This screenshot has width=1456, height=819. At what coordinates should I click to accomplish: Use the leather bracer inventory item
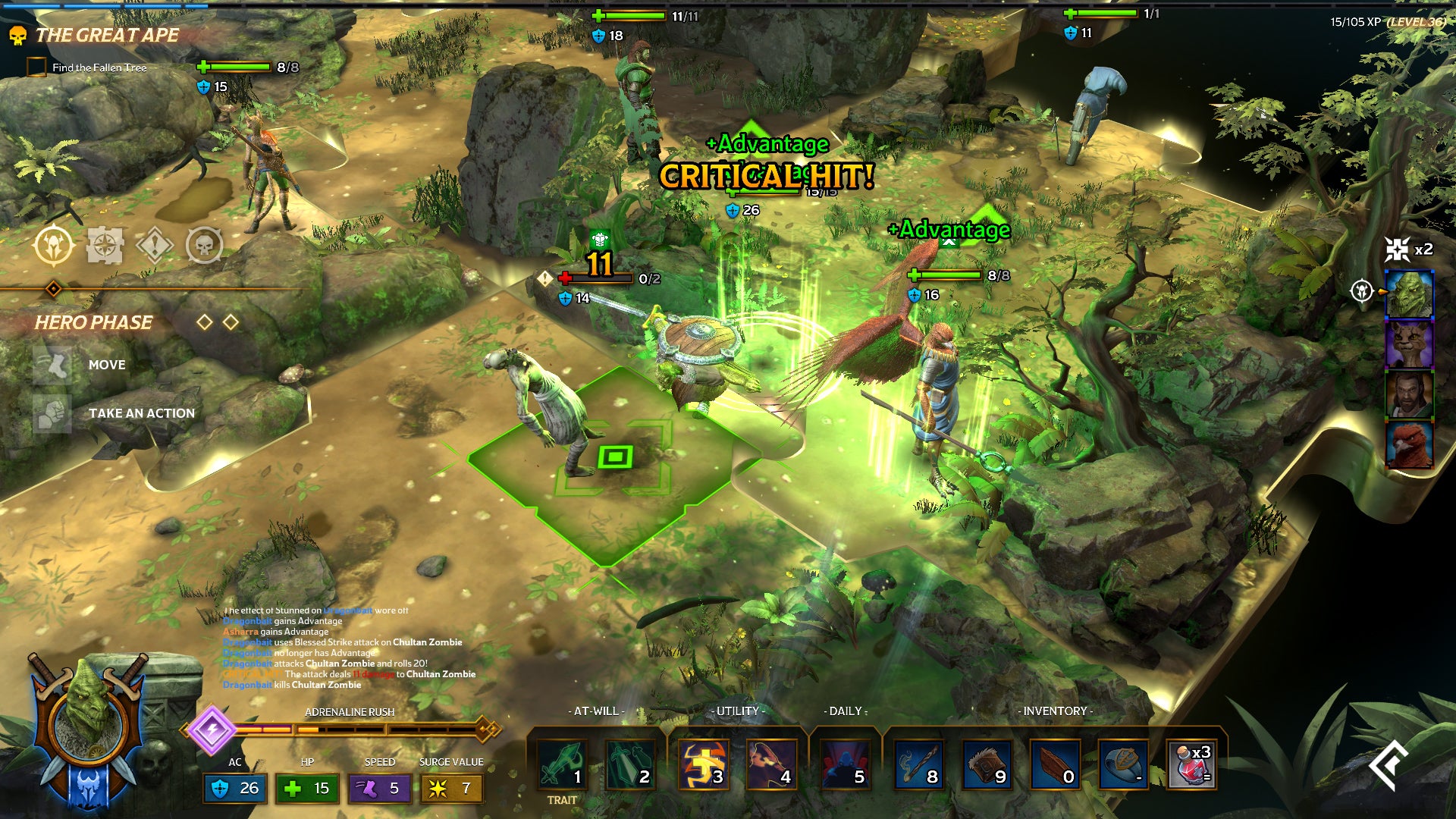[x=987, y=764]
